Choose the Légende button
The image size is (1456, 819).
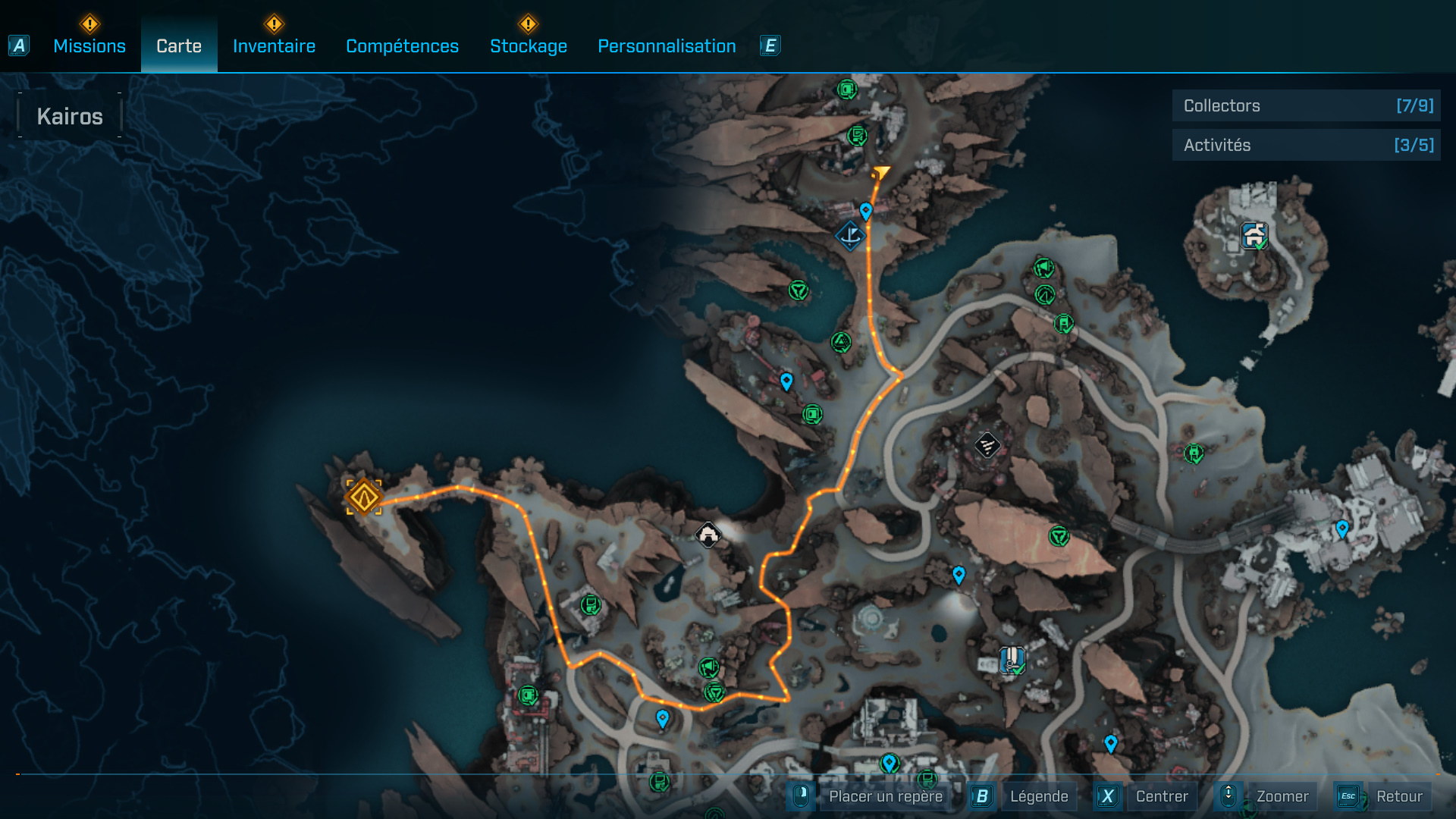[1038, 796]
